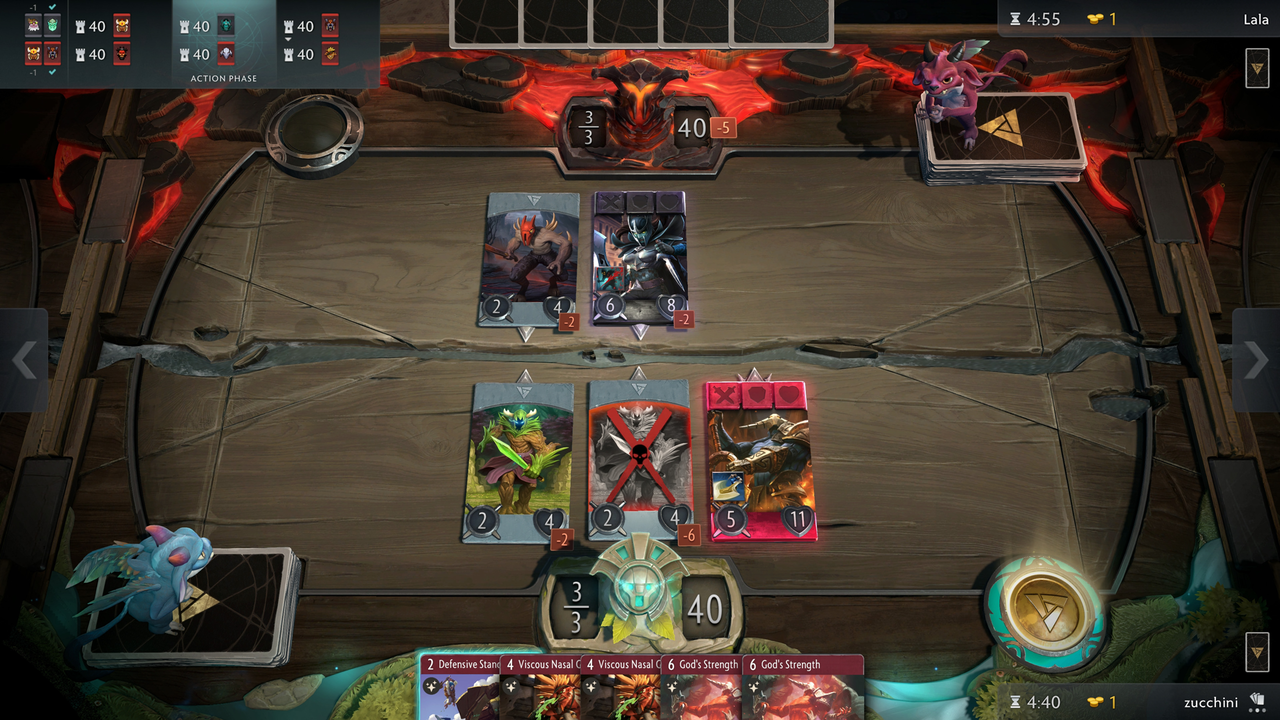Toggle the checkmark below the lane overview heroes

tap(50, 72)
